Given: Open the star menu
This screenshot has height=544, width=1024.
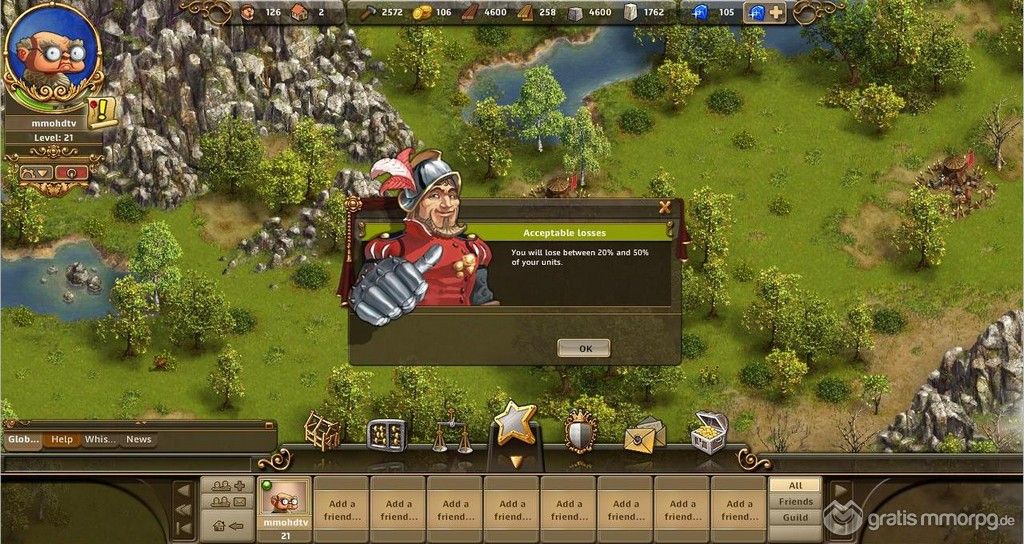Looking at the screenshot, I should tap(515, 426).
